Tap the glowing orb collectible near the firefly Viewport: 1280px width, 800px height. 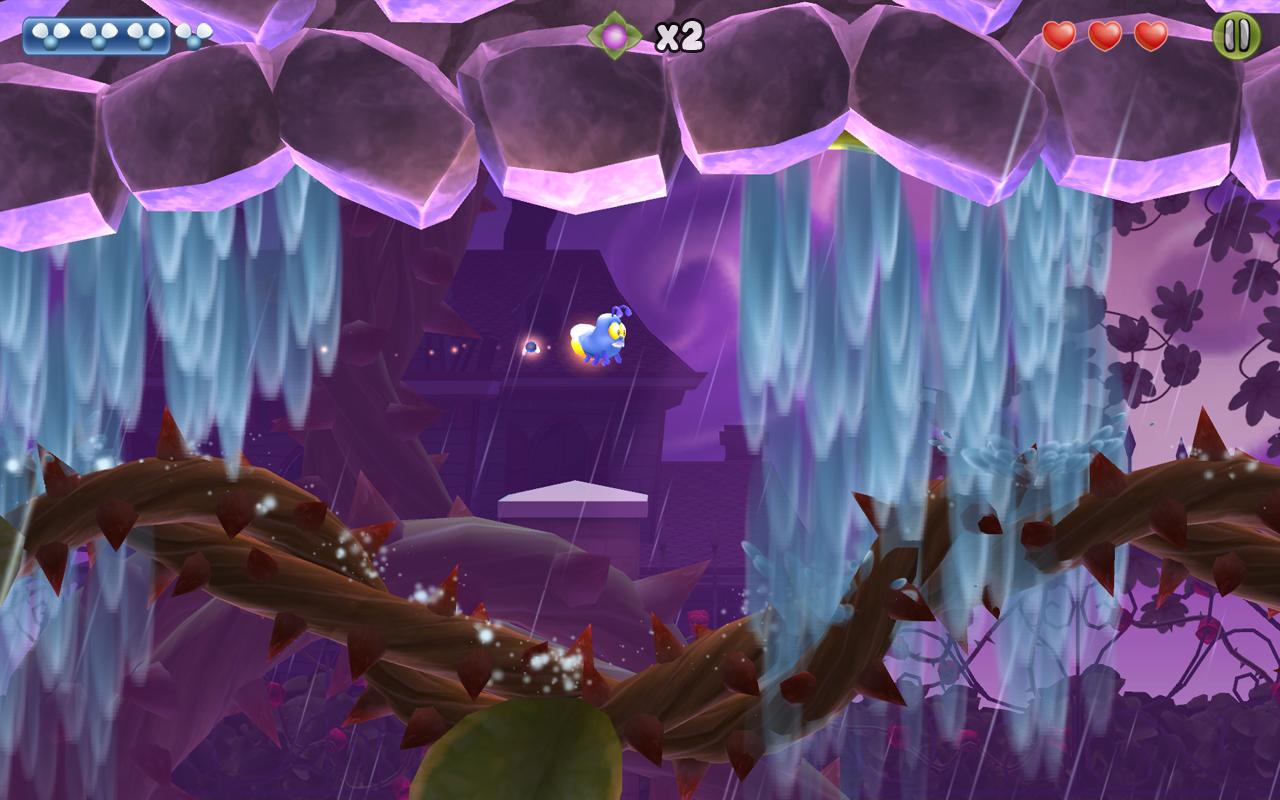534,344
